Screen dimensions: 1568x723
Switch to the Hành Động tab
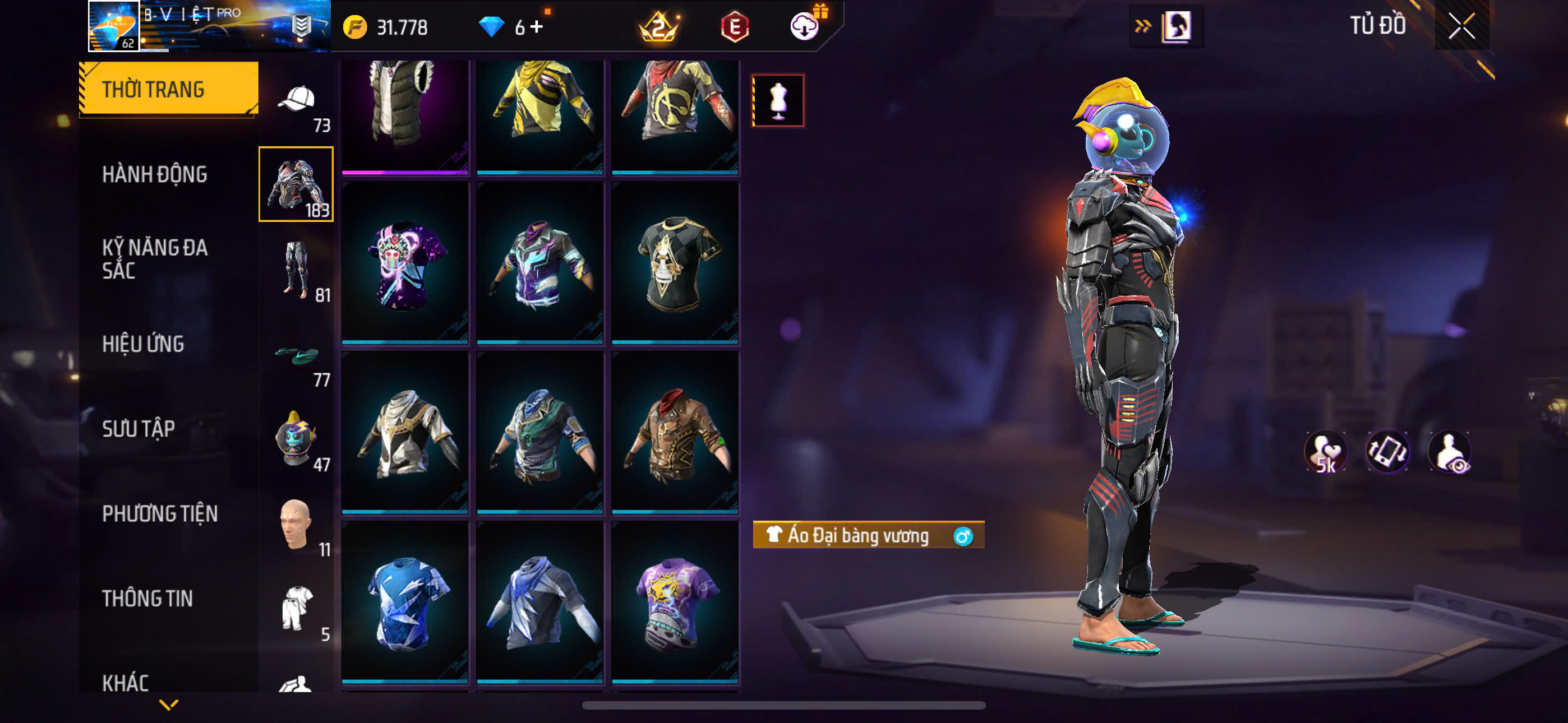pos(155,174)
